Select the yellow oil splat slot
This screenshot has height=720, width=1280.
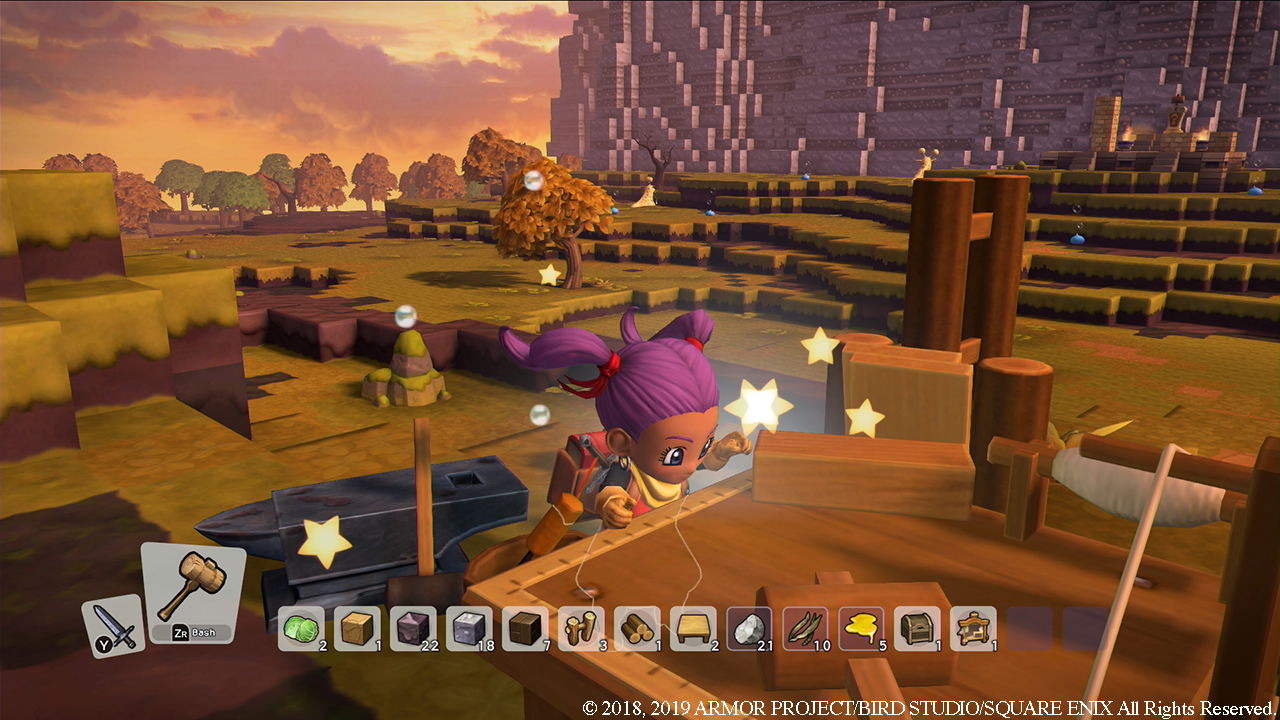[x=861, y=628]
